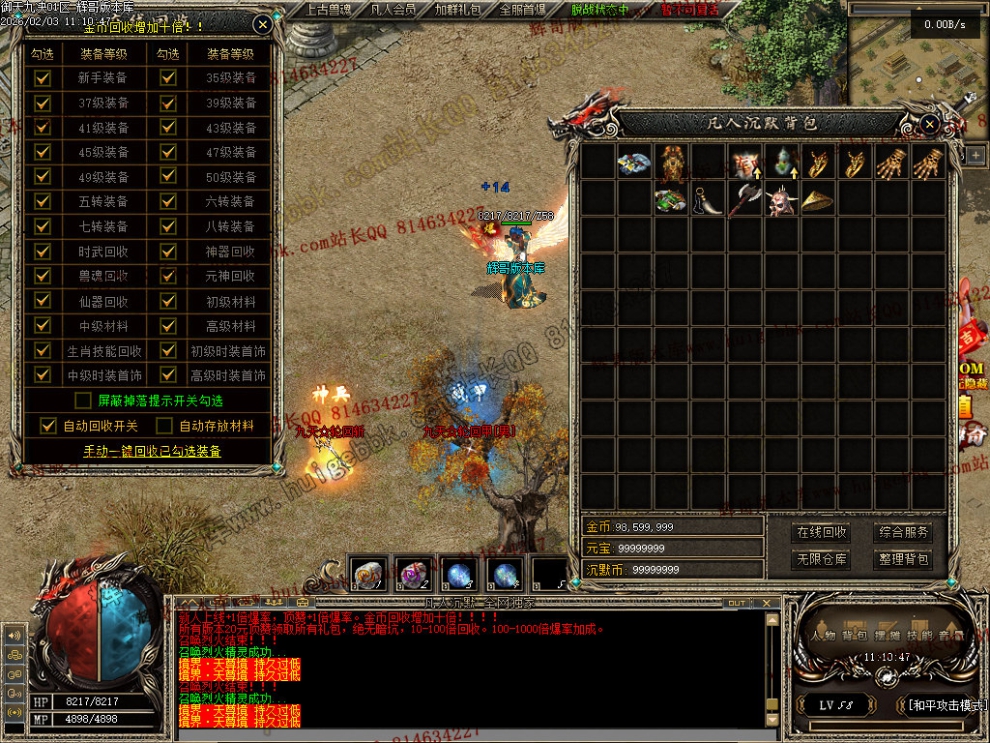
Task: Close the backpack window
Action: pyautogui.click(x=930, y=124)
